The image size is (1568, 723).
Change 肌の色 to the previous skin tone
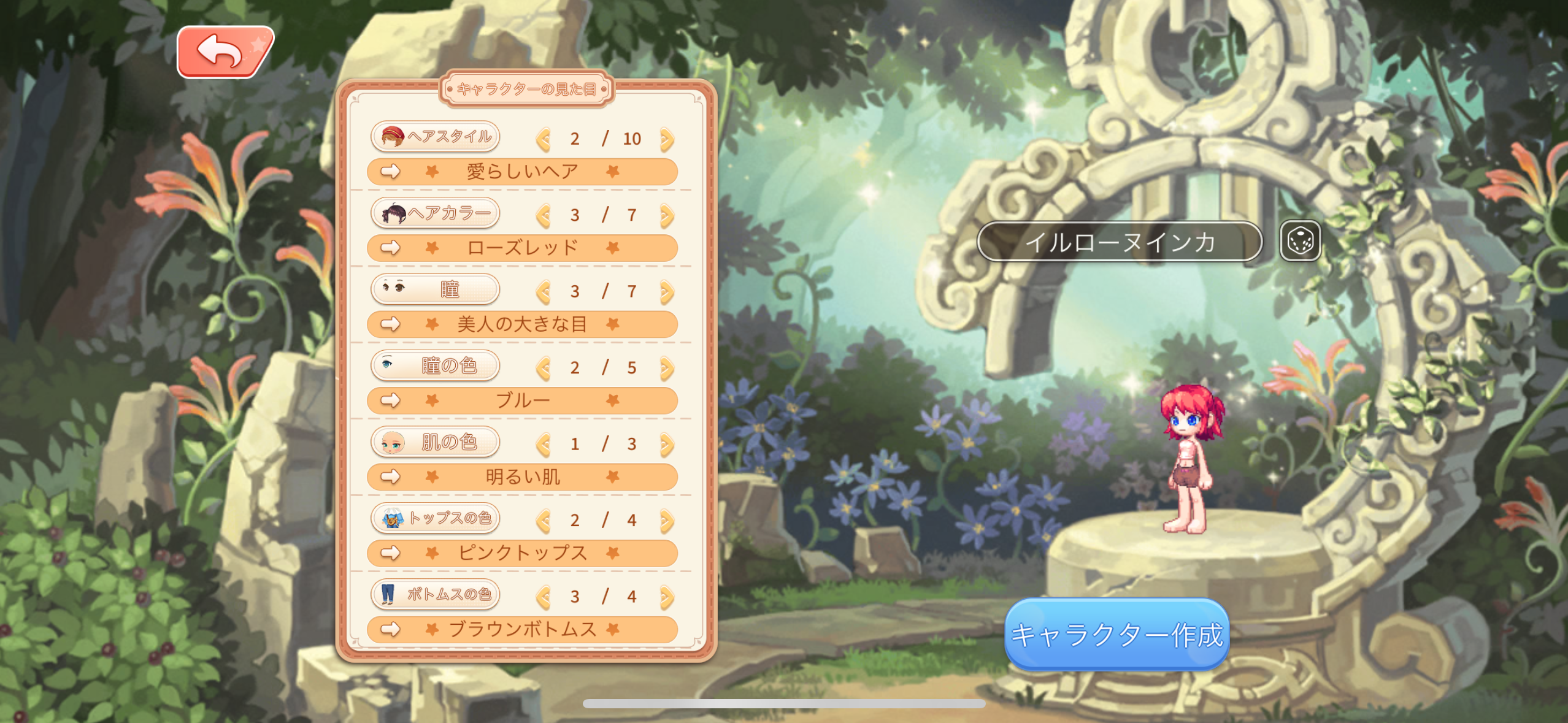click(543, 444)
